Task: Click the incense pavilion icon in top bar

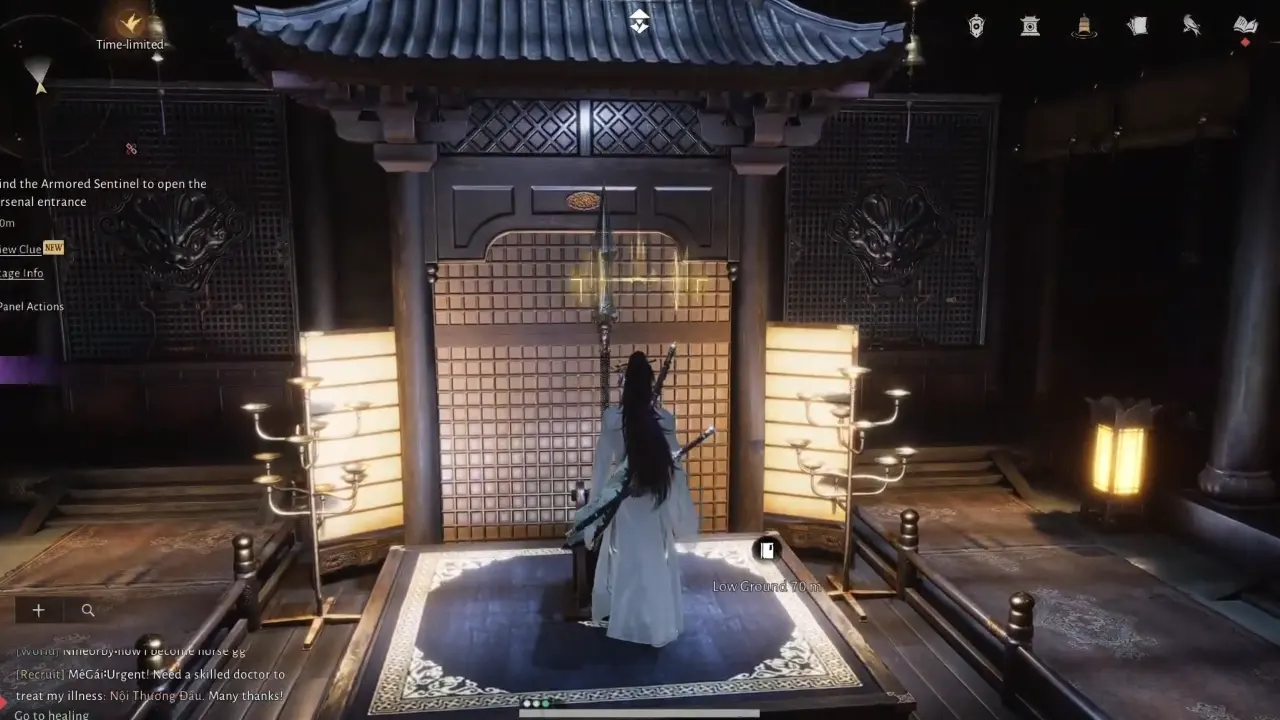Action: 1030,25
